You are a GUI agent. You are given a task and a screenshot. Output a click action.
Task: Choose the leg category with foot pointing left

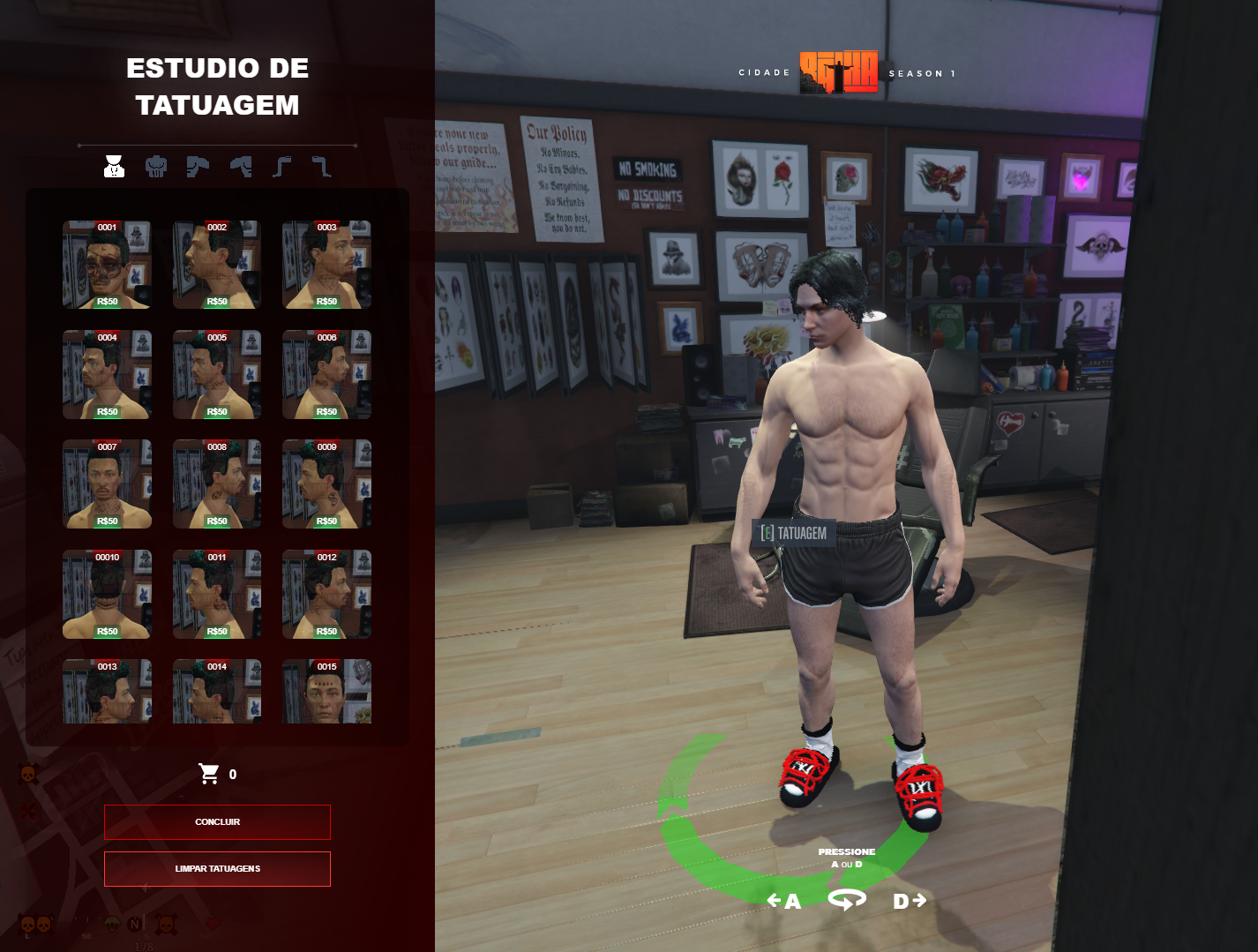pos(281,166)
